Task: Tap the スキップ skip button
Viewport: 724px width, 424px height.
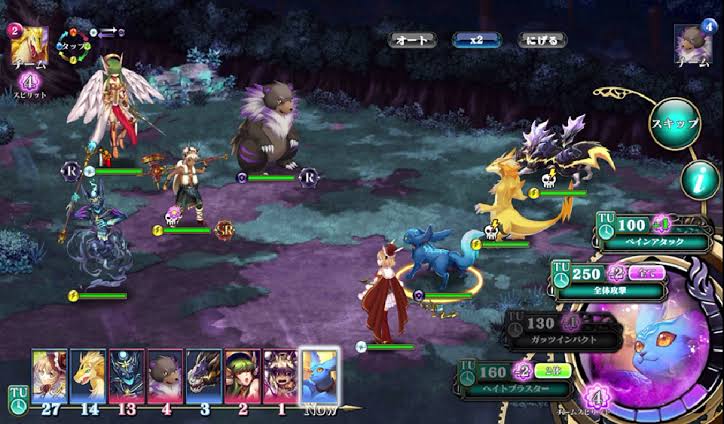Action: (675, 122)
